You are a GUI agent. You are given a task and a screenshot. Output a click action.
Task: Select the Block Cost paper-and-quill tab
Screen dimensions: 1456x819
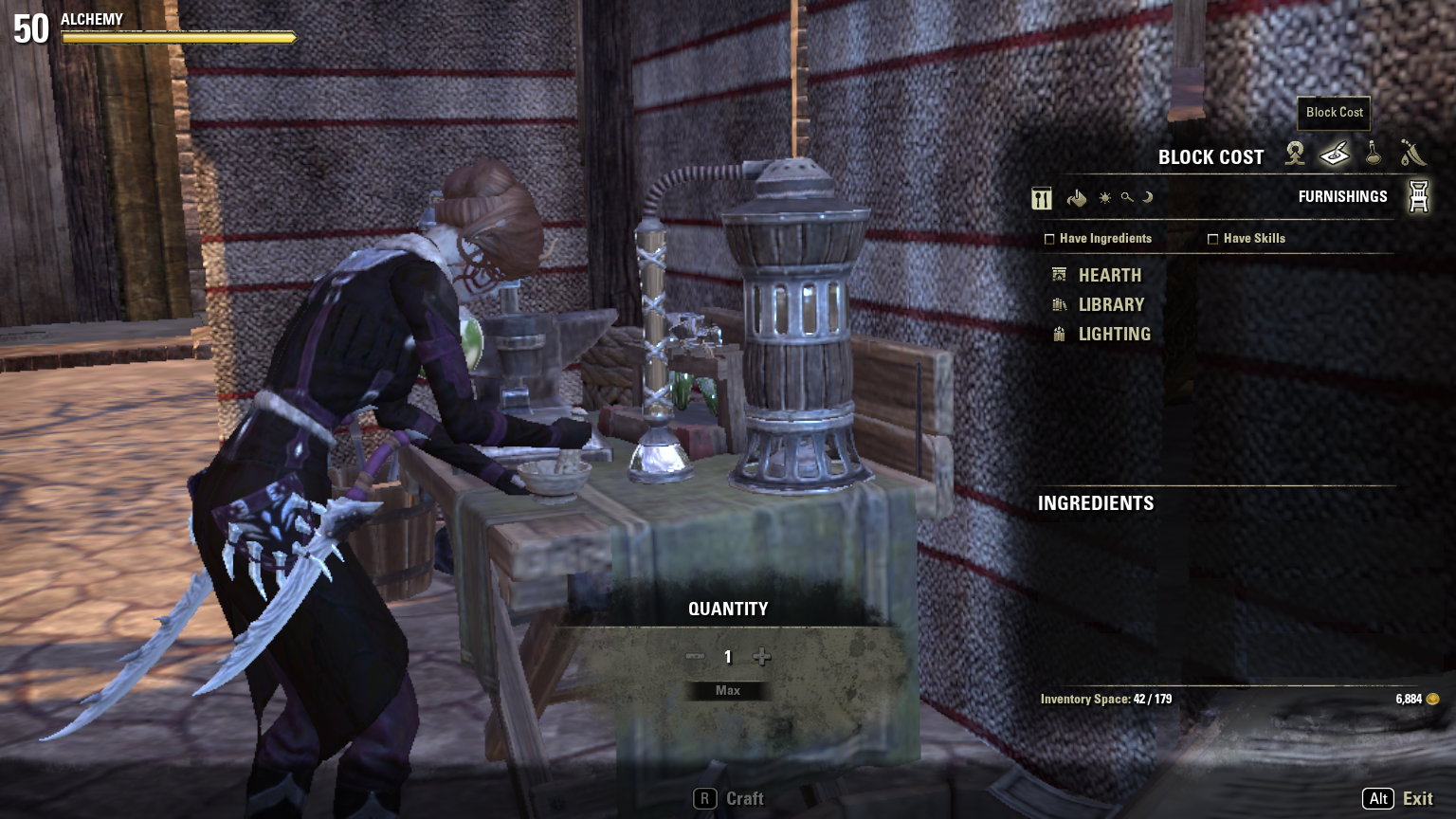(1334, 153)
